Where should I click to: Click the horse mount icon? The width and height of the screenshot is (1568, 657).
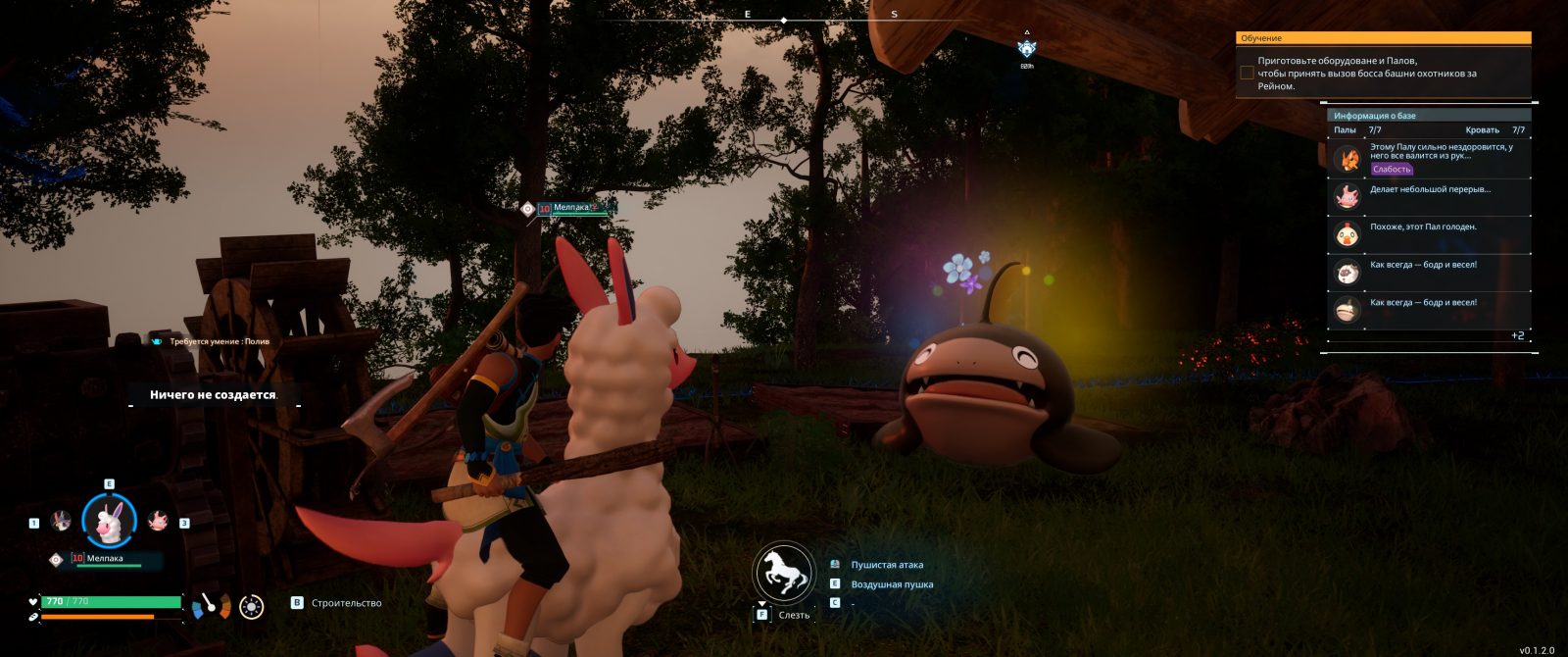tap(784, 573)
